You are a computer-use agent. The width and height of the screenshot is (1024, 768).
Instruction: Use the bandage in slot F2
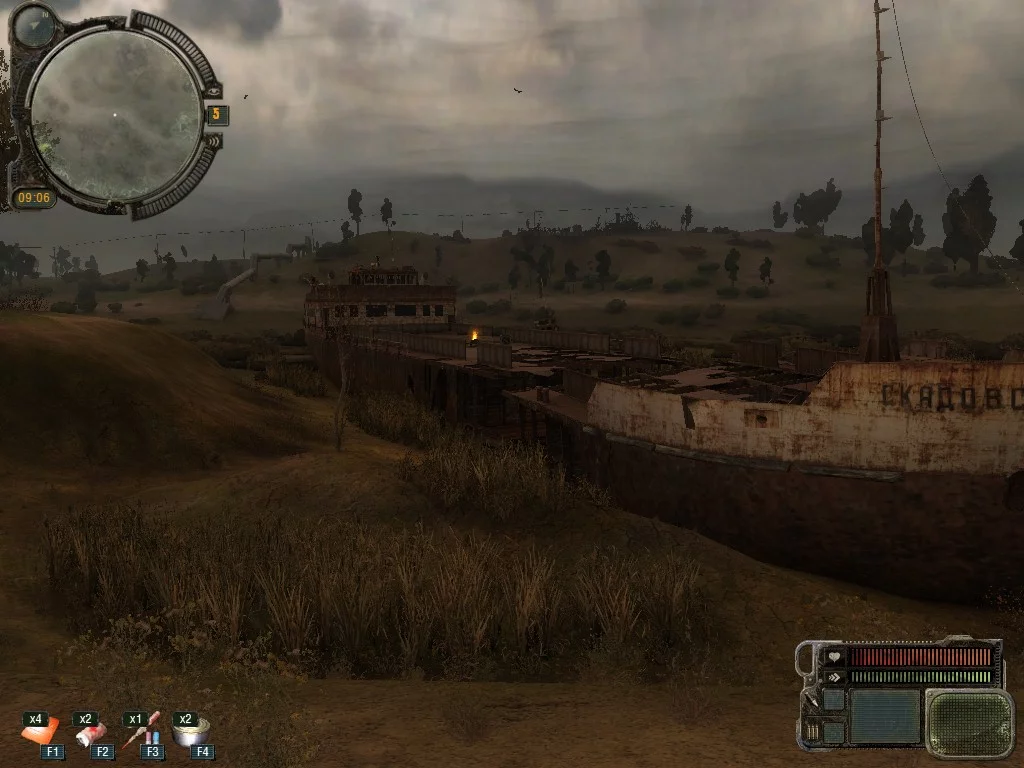coord(90,735)
